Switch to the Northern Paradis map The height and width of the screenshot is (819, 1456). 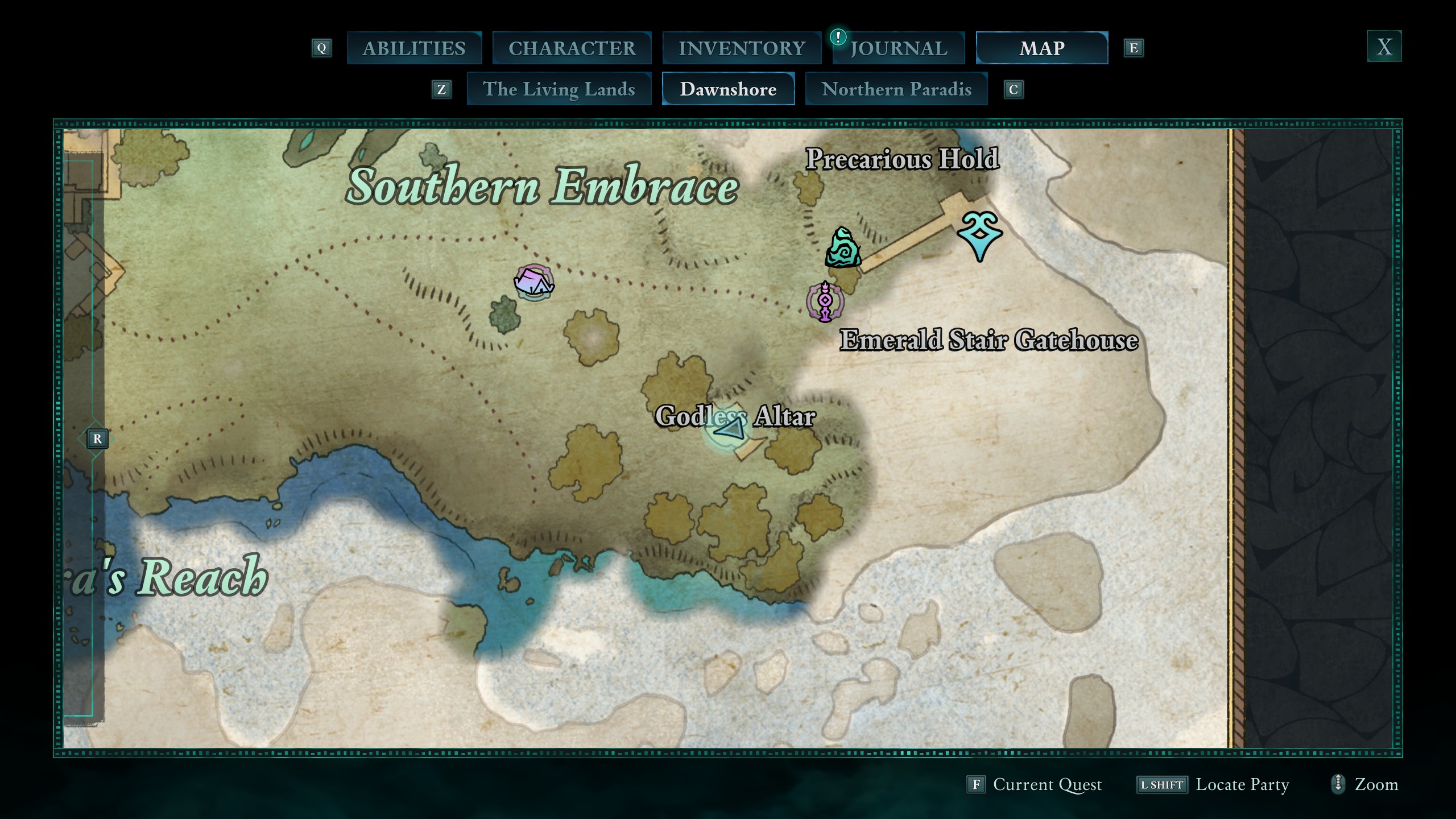pos(896,89)
